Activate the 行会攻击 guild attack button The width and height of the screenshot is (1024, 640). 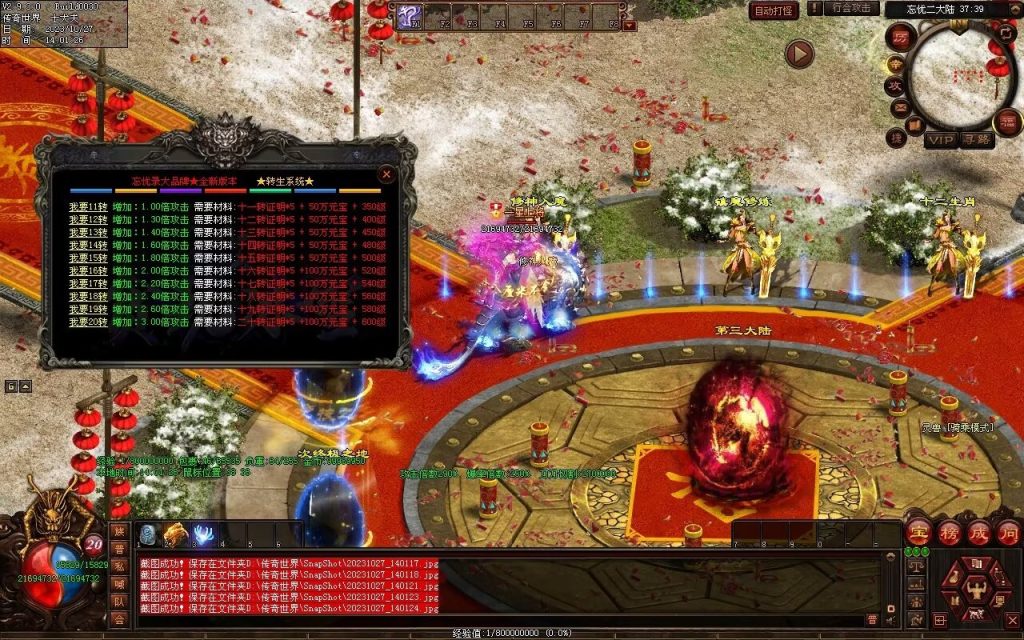(x=851, y=8)
